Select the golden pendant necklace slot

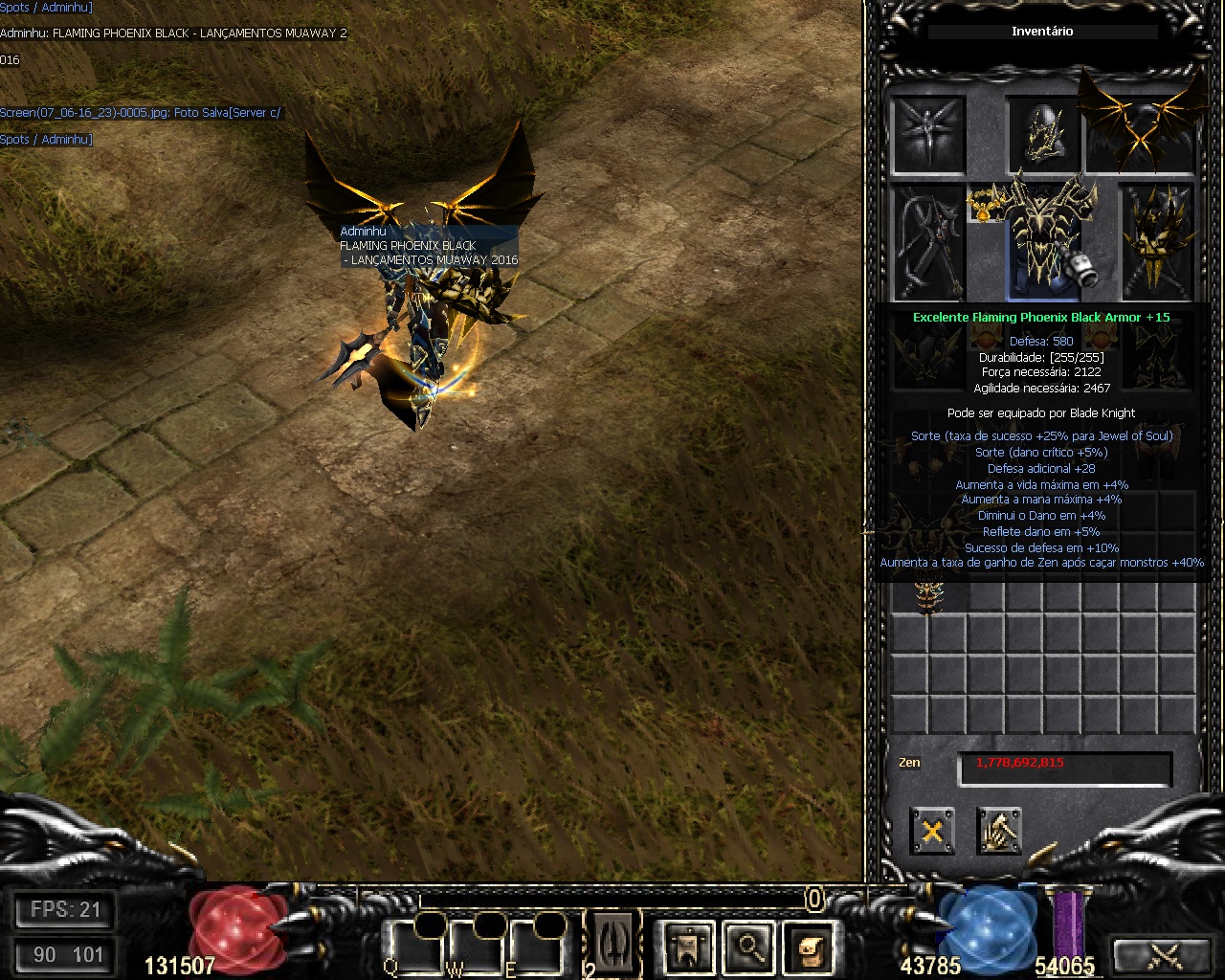coord(985,203)
